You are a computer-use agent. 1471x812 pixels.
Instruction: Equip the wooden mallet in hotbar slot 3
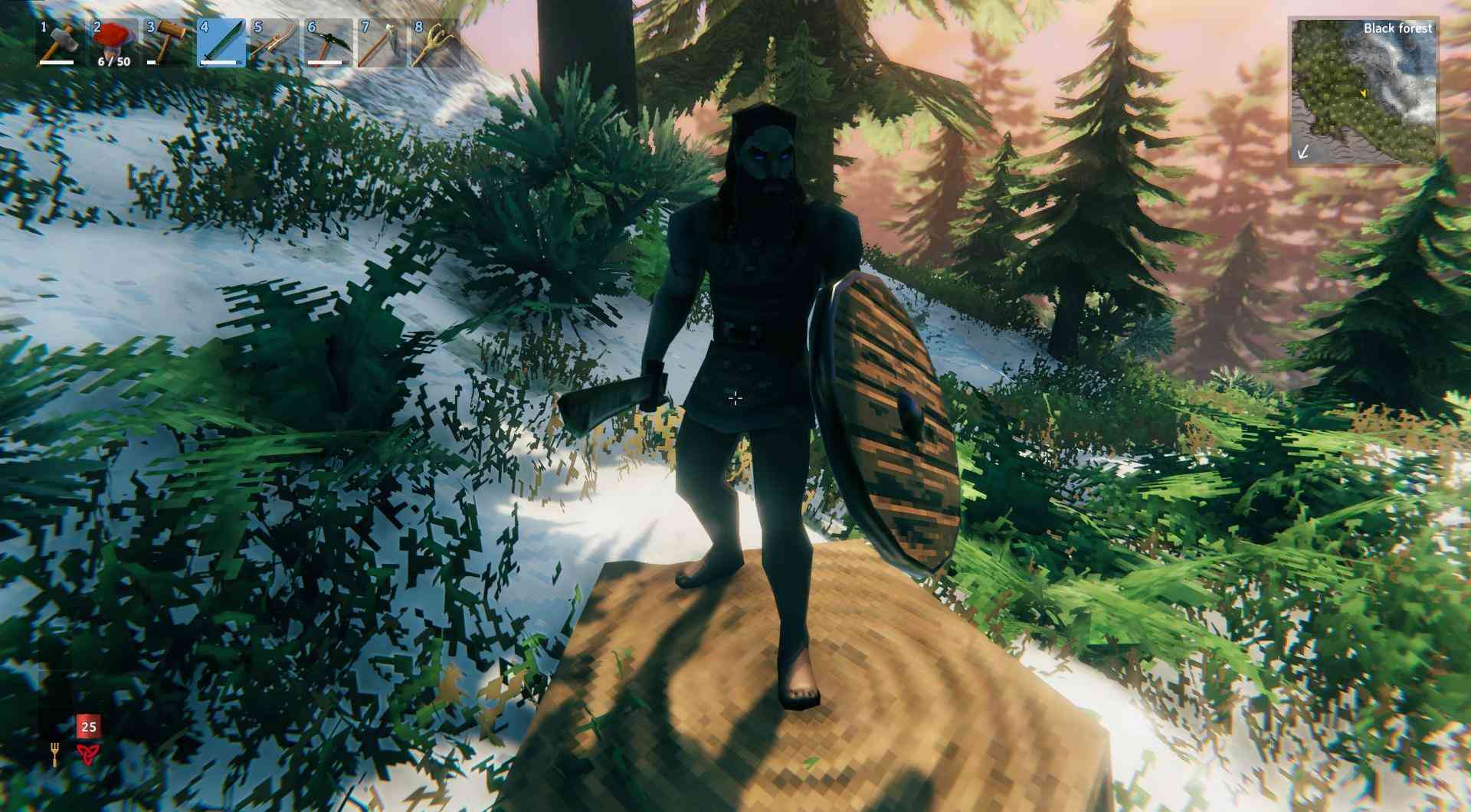pos(167,43)
